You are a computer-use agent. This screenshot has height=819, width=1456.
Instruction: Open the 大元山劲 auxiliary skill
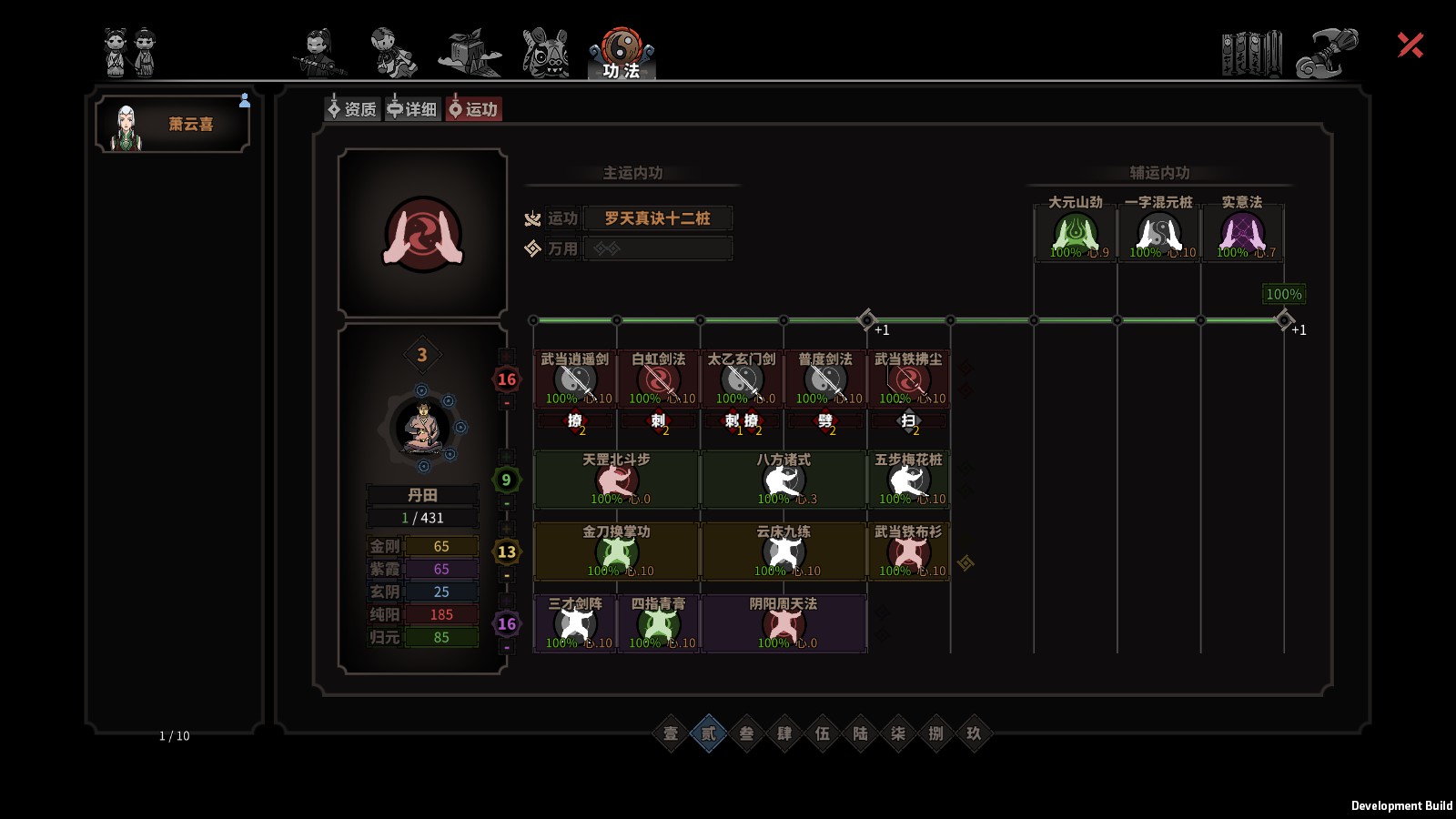(1076, 234)
